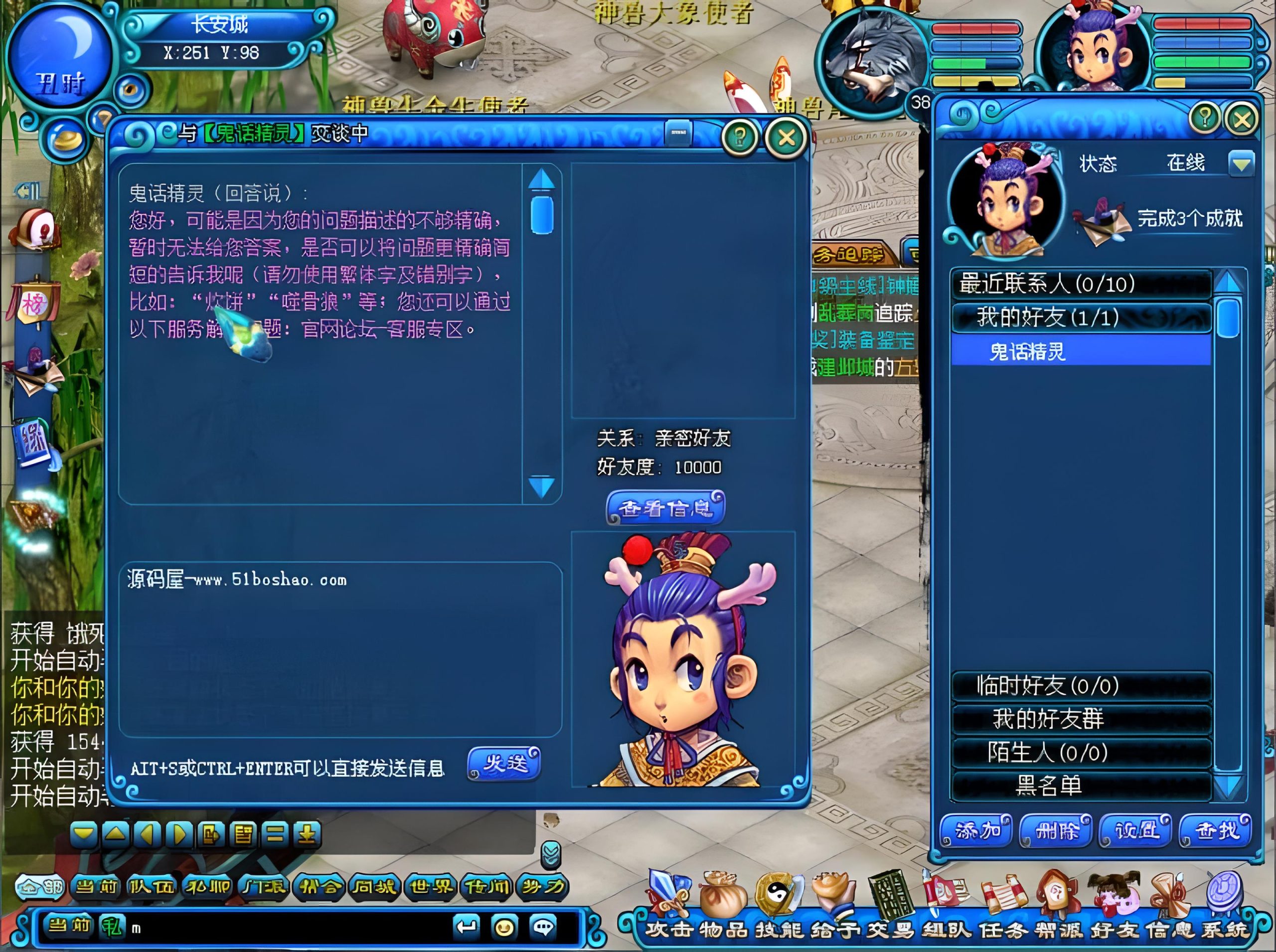Screen dimensions: 1276x952
Task: Open help for the chat window
Action: 740,137
